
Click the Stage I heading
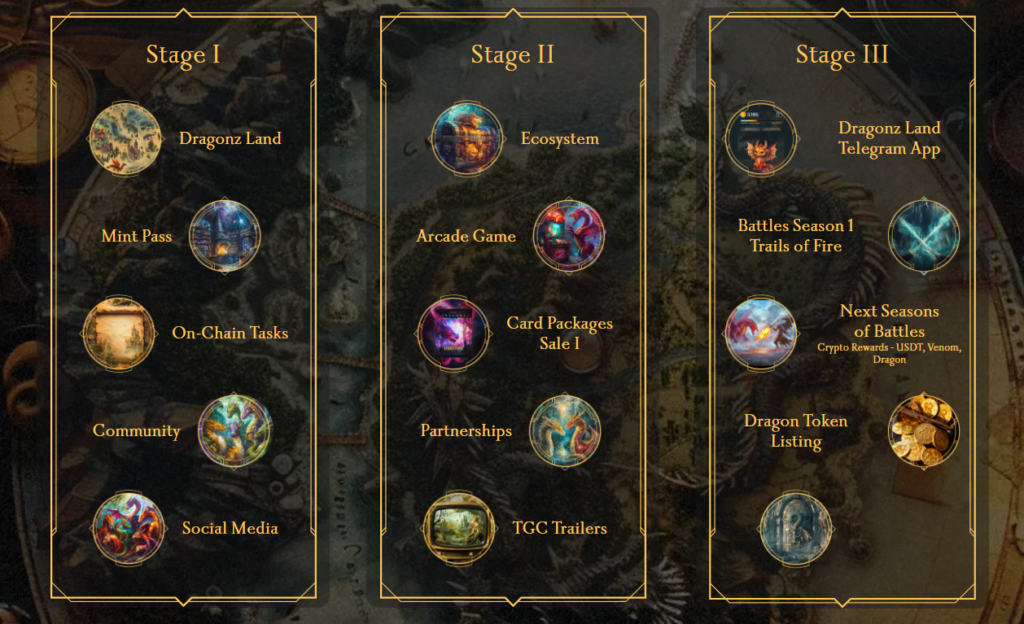tap(183, 54)
